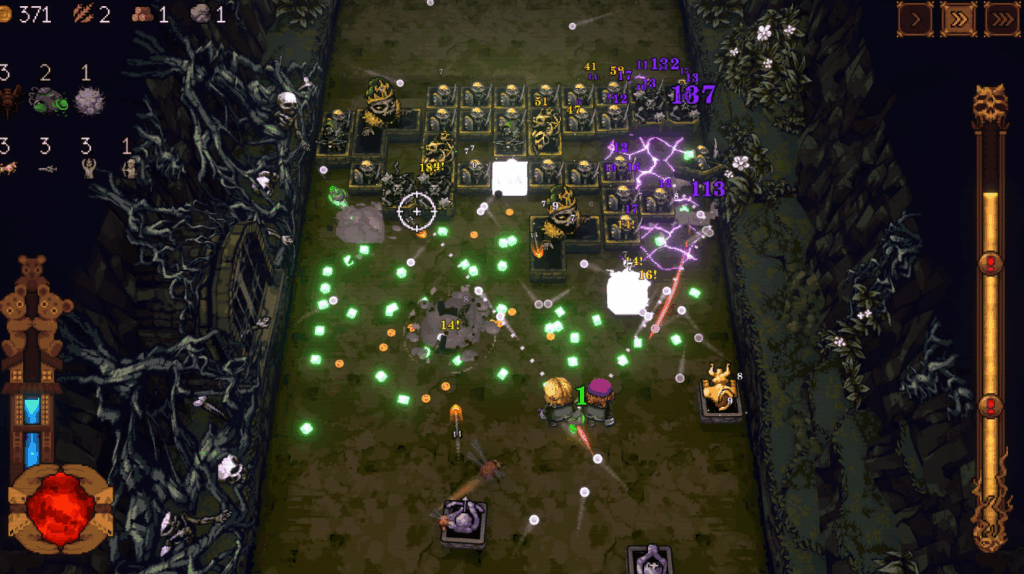
Task: Set game speed to normal single arrow
Action: coord(915,18)
